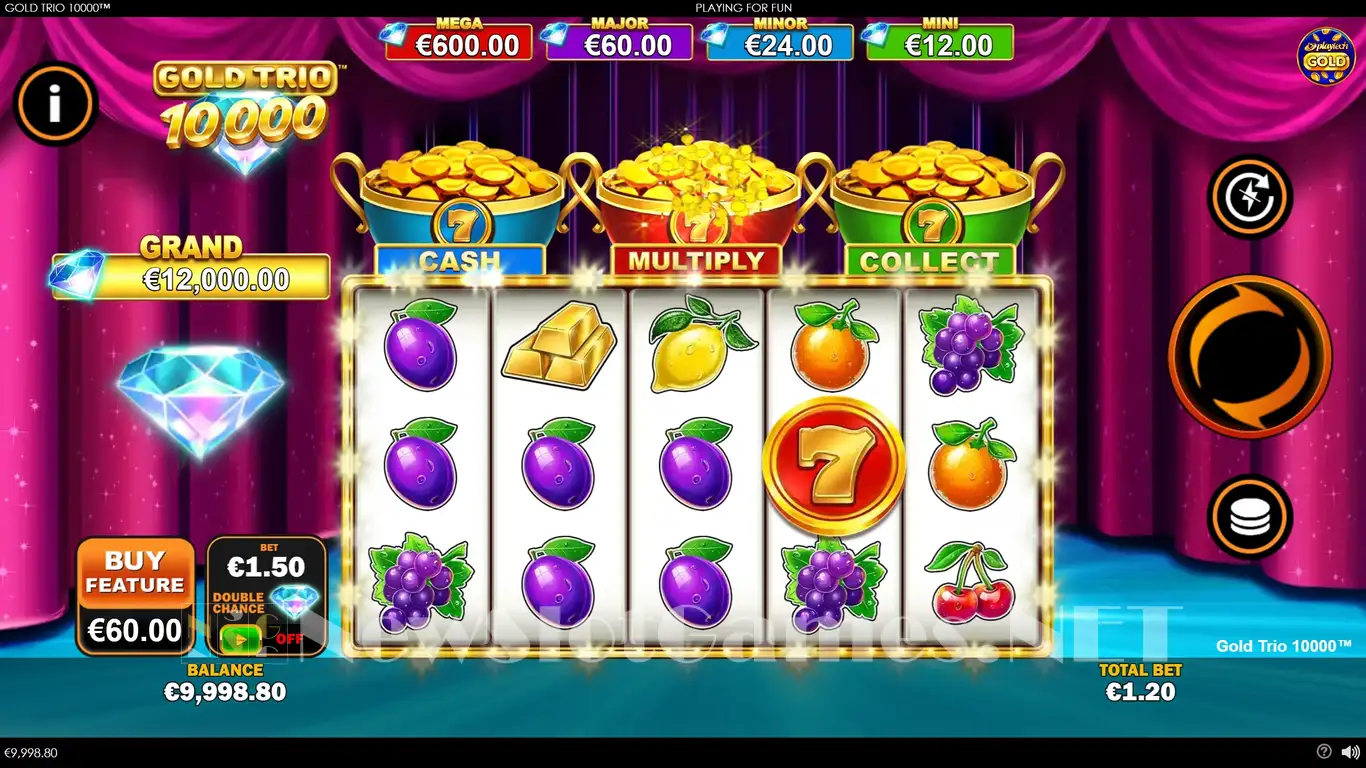
Task: Spin the reels with the big orange button
Action: pyautogui.click(x=1249, y=357)
